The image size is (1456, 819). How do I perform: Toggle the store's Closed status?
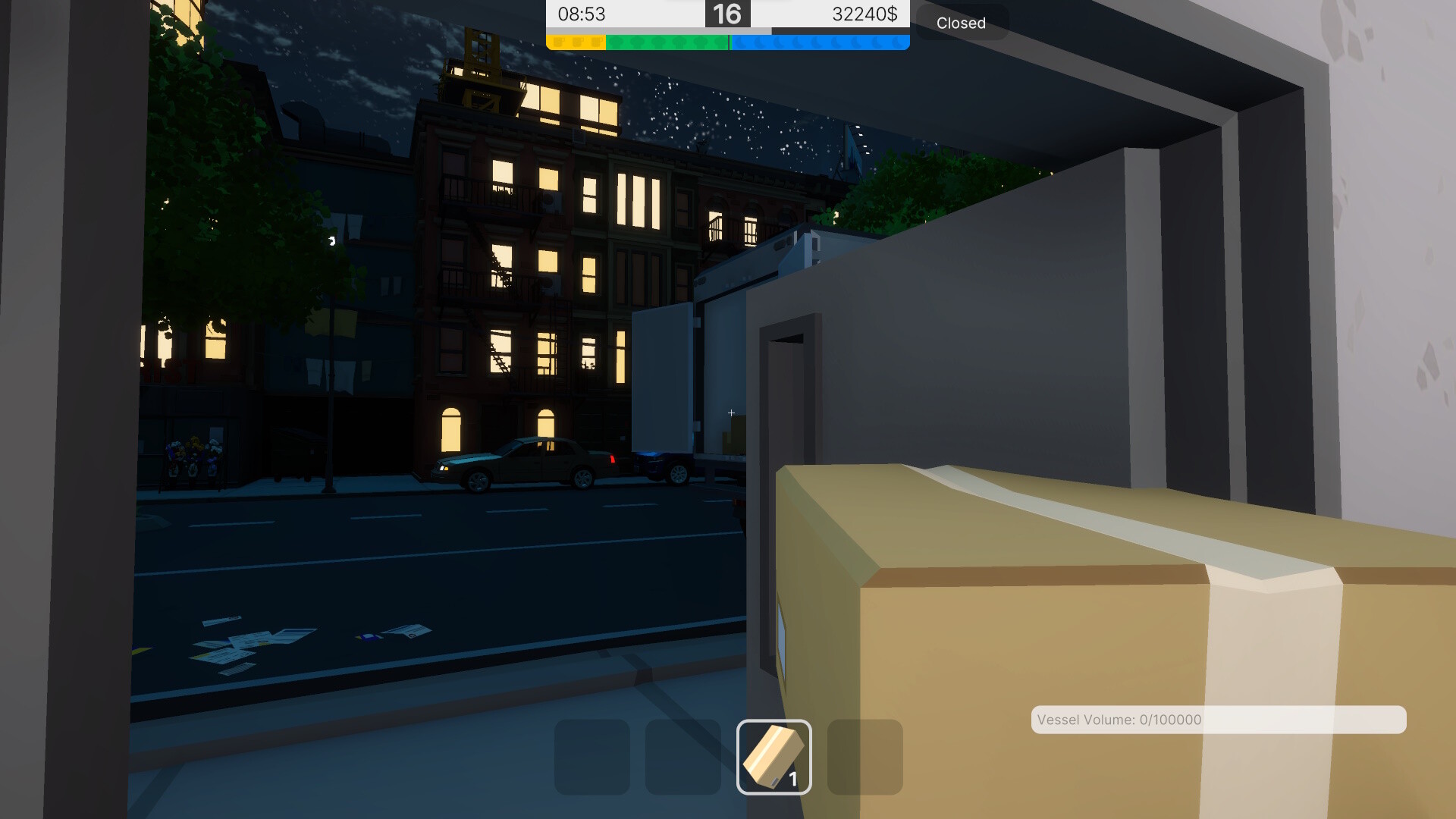[962, 23]
